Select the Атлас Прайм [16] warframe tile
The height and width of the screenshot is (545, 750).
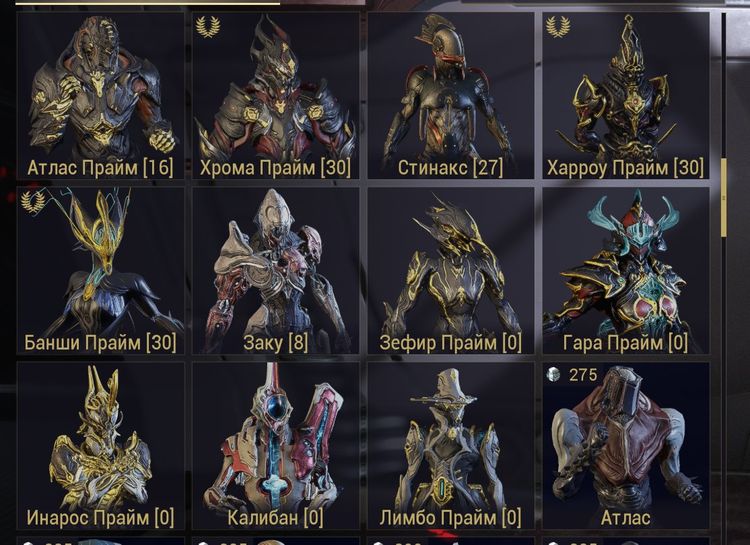pos(100,96)
